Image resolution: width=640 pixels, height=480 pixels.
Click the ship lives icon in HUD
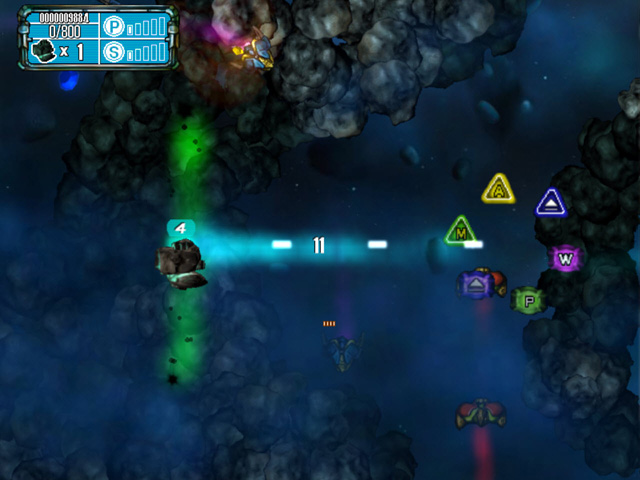(x=43, y=51)
